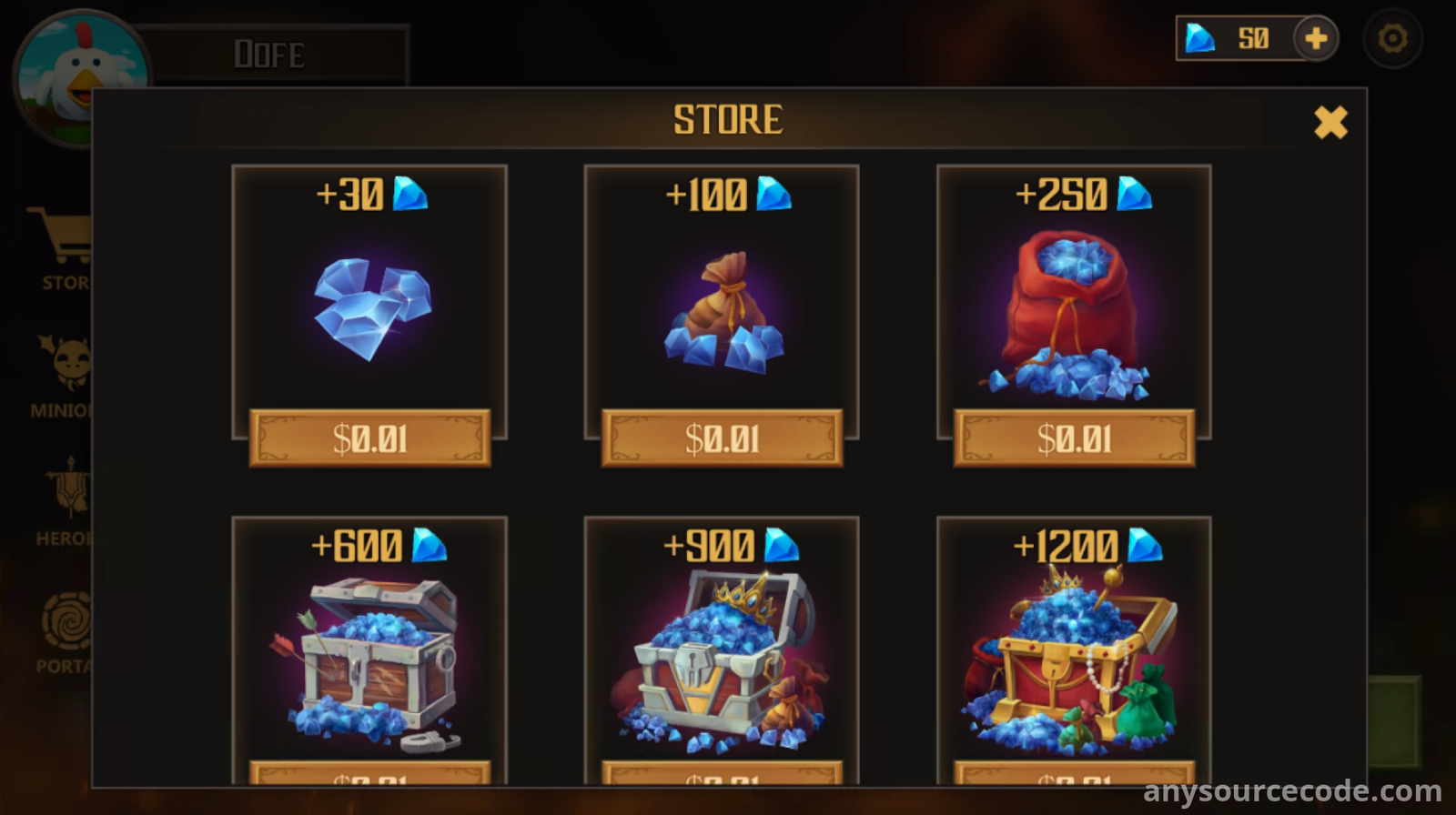Buy the +250 gems red sack
Screen dimensions: 1456x815
pos(1074,438)
